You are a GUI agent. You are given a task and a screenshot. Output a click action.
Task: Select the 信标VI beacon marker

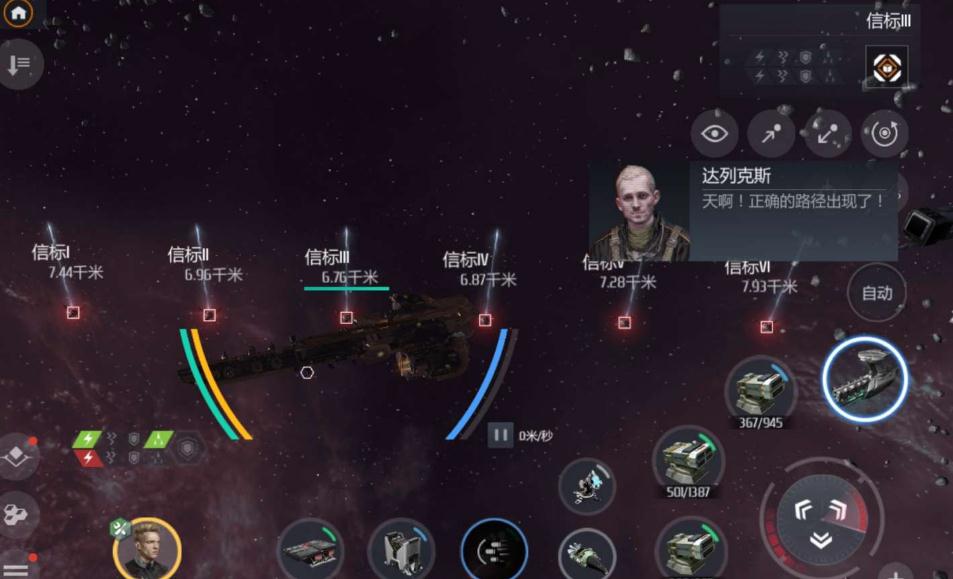click(x=766, y=327)
